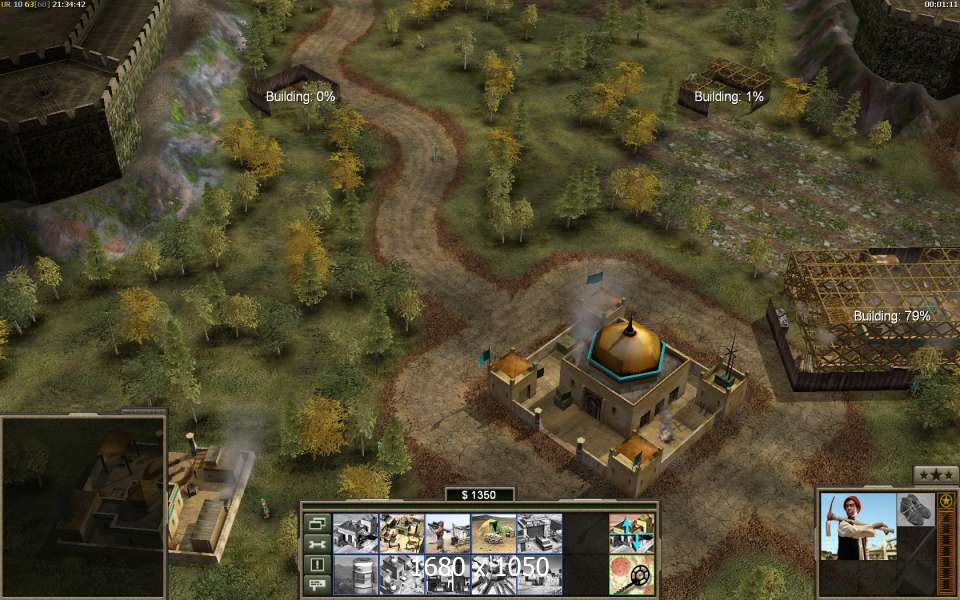Image resolution: width=960 pixels, height=600 pixels.
Task: Open the three-star general's powers button
Action: tap(936, 475)
